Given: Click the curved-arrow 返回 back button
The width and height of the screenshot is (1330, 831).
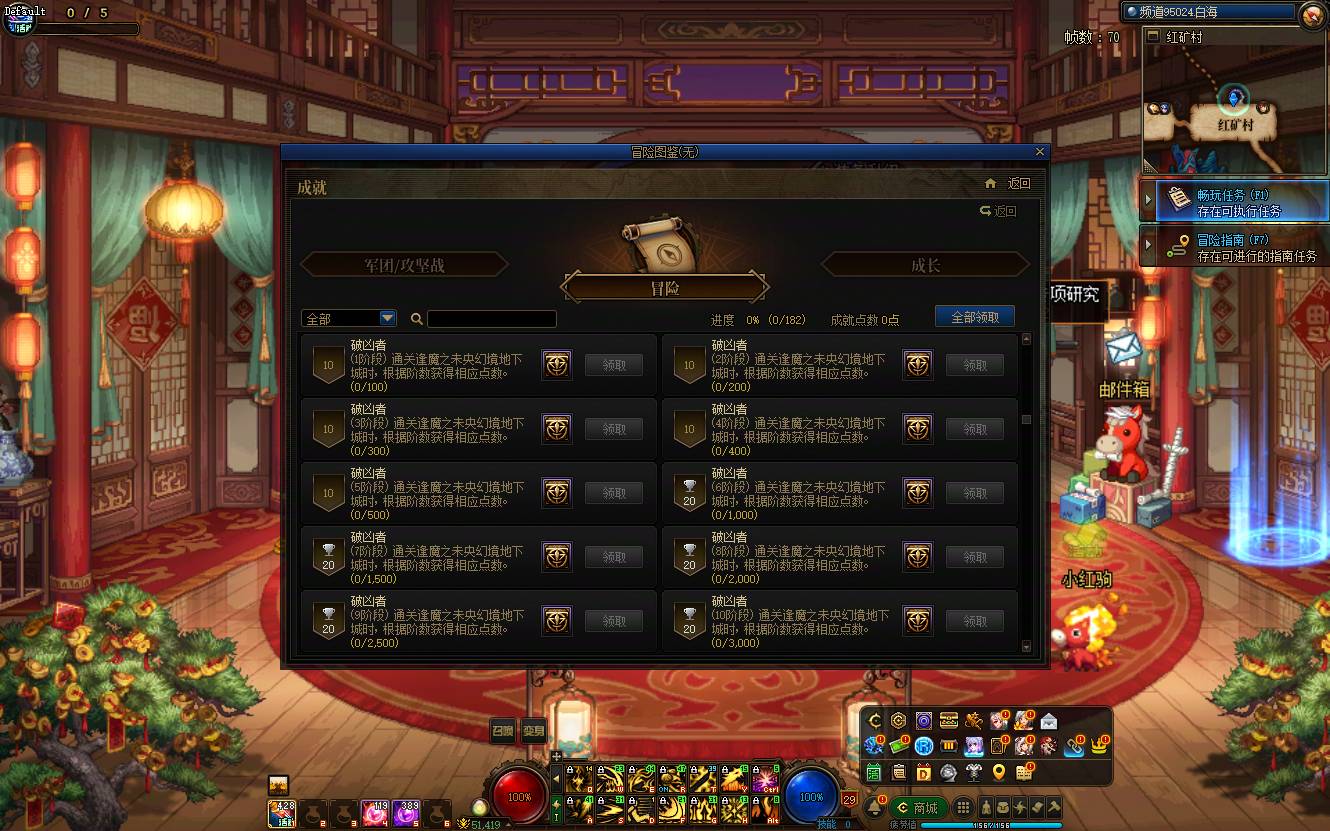Looking at the screenshot, I should [998, 211].
